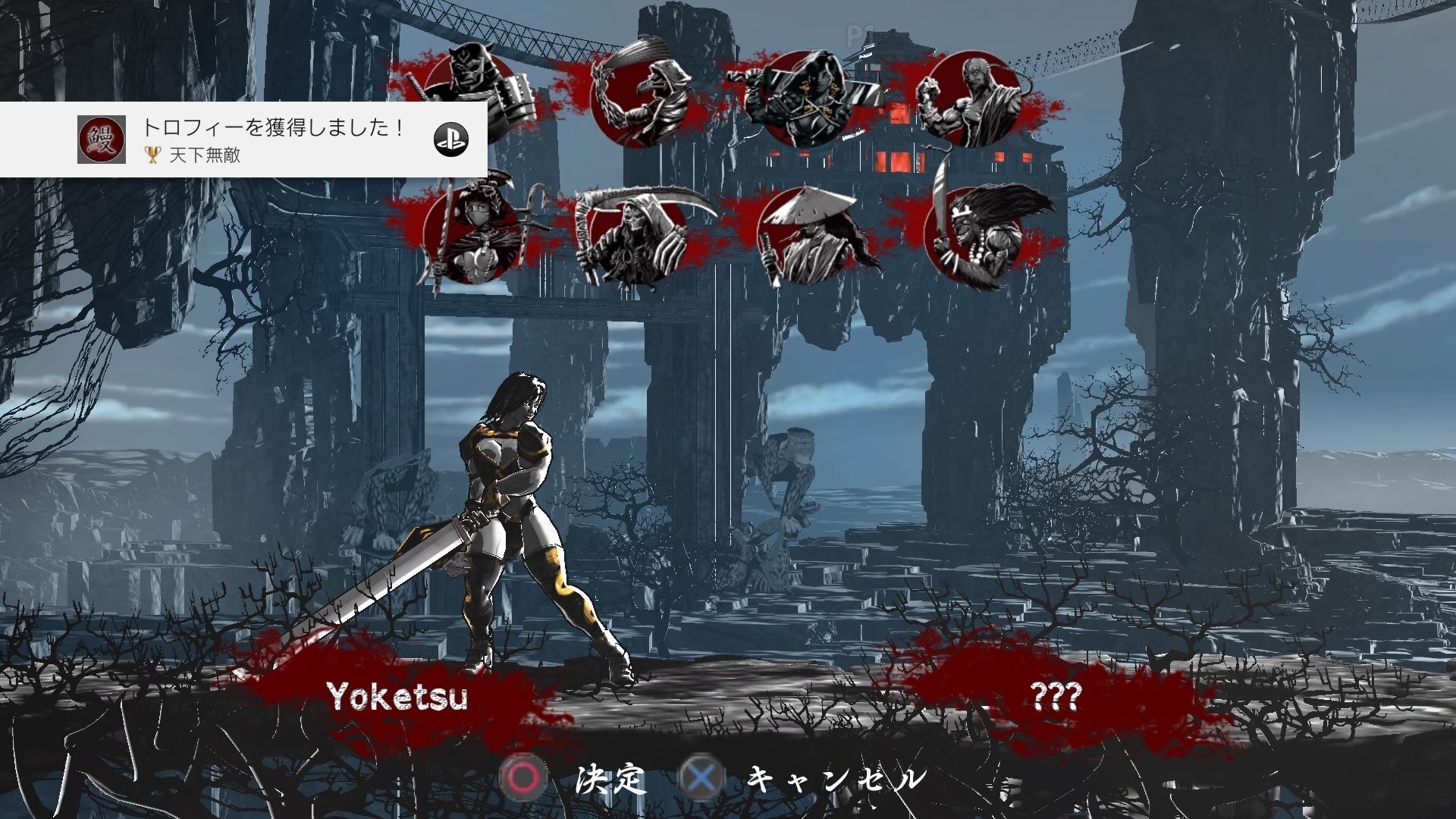
Task: Open the trophy earned notification
Action: (x=243, y=140)
